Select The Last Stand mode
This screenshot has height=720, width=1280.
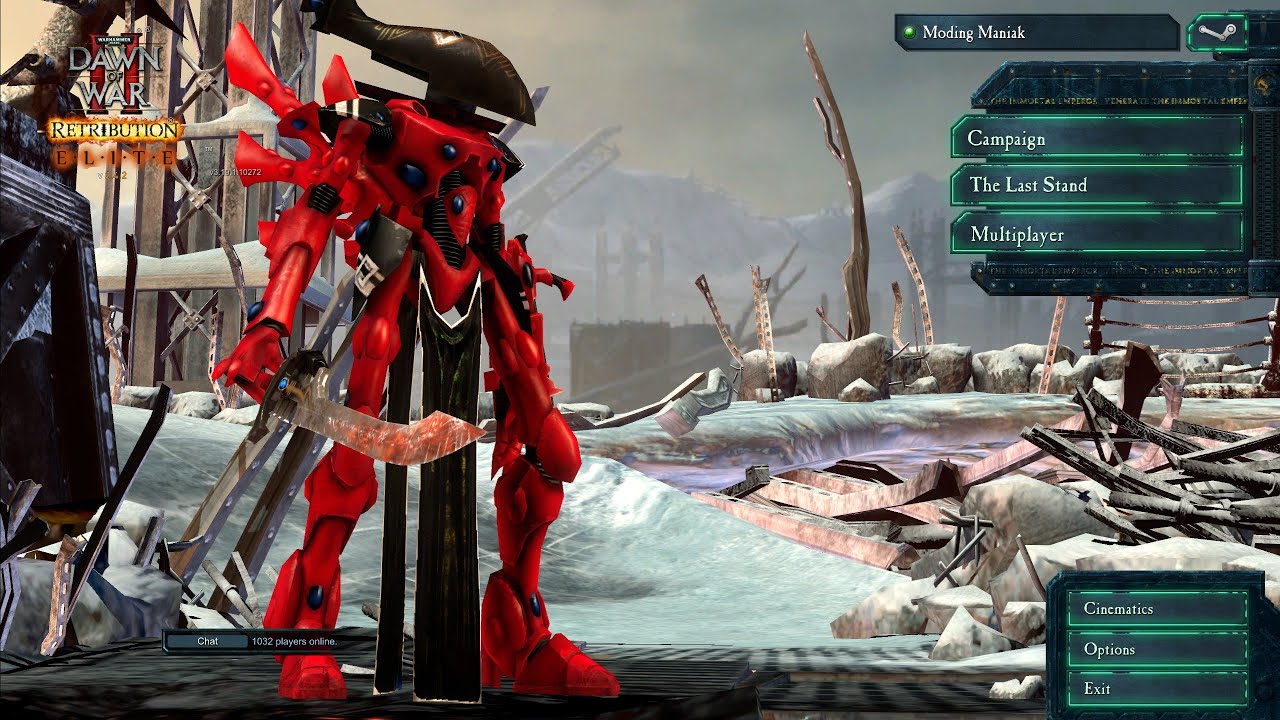(1097, 185)
